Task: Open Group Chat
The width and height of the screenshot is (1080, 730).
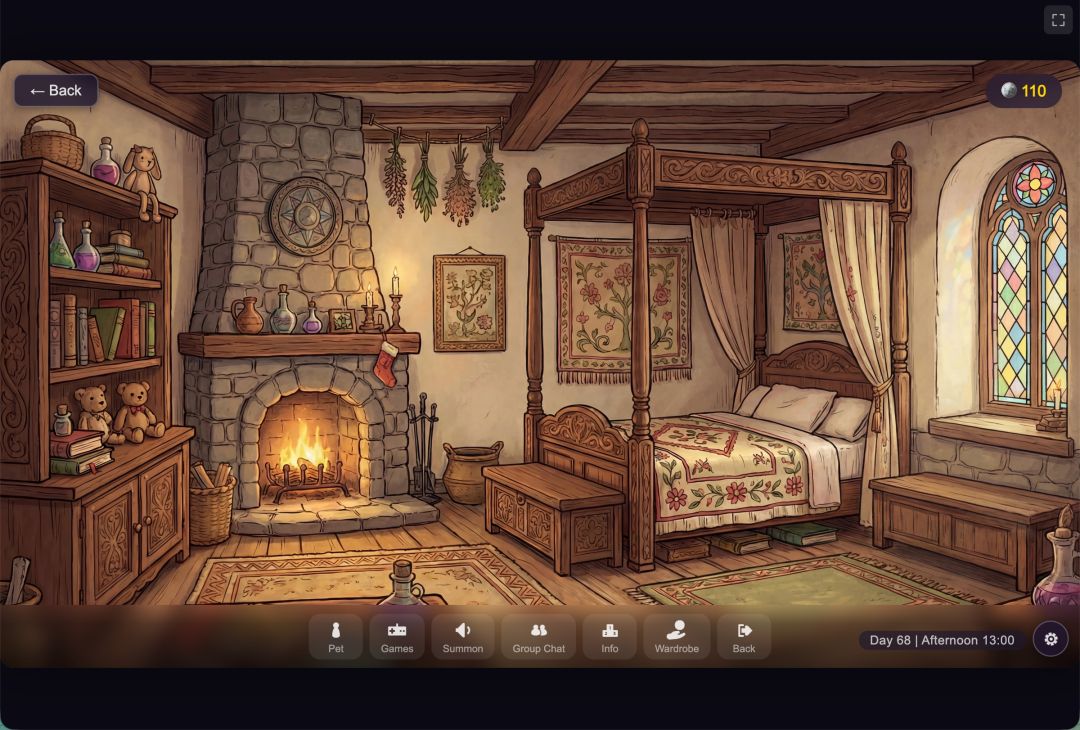Action: pos(539,637)
